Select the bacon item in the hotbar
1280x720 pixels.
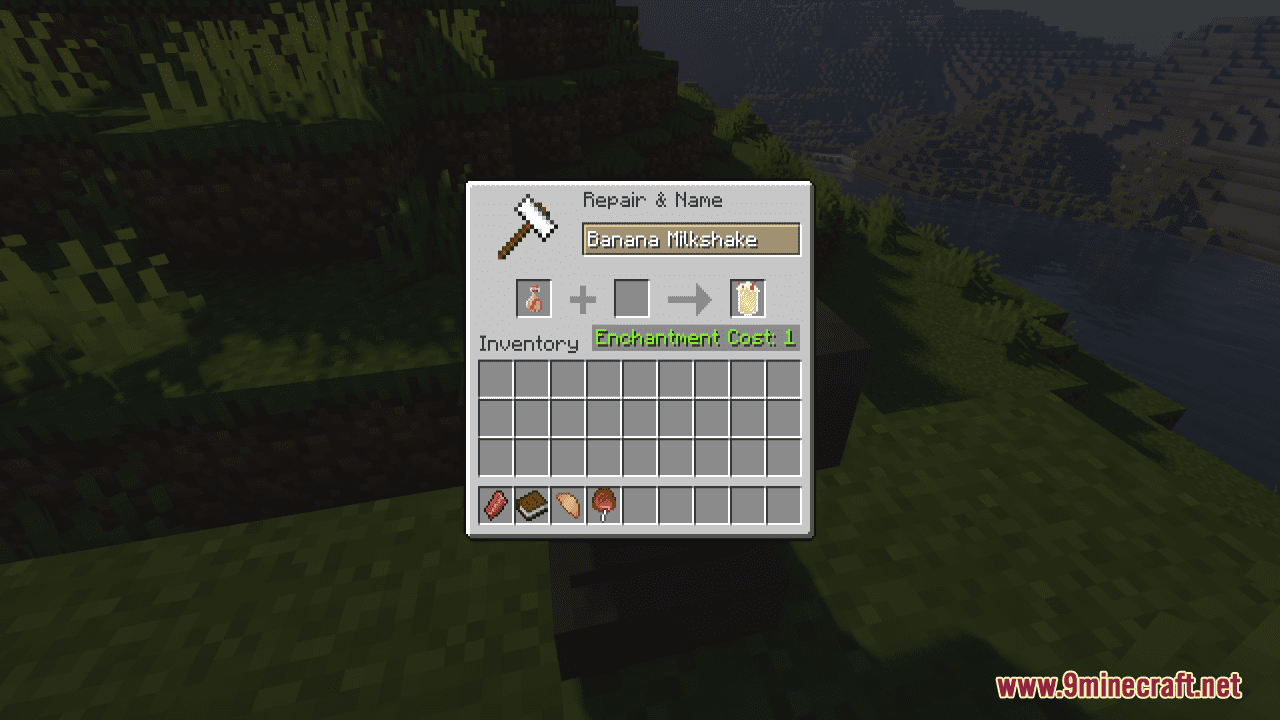point(496,505)
